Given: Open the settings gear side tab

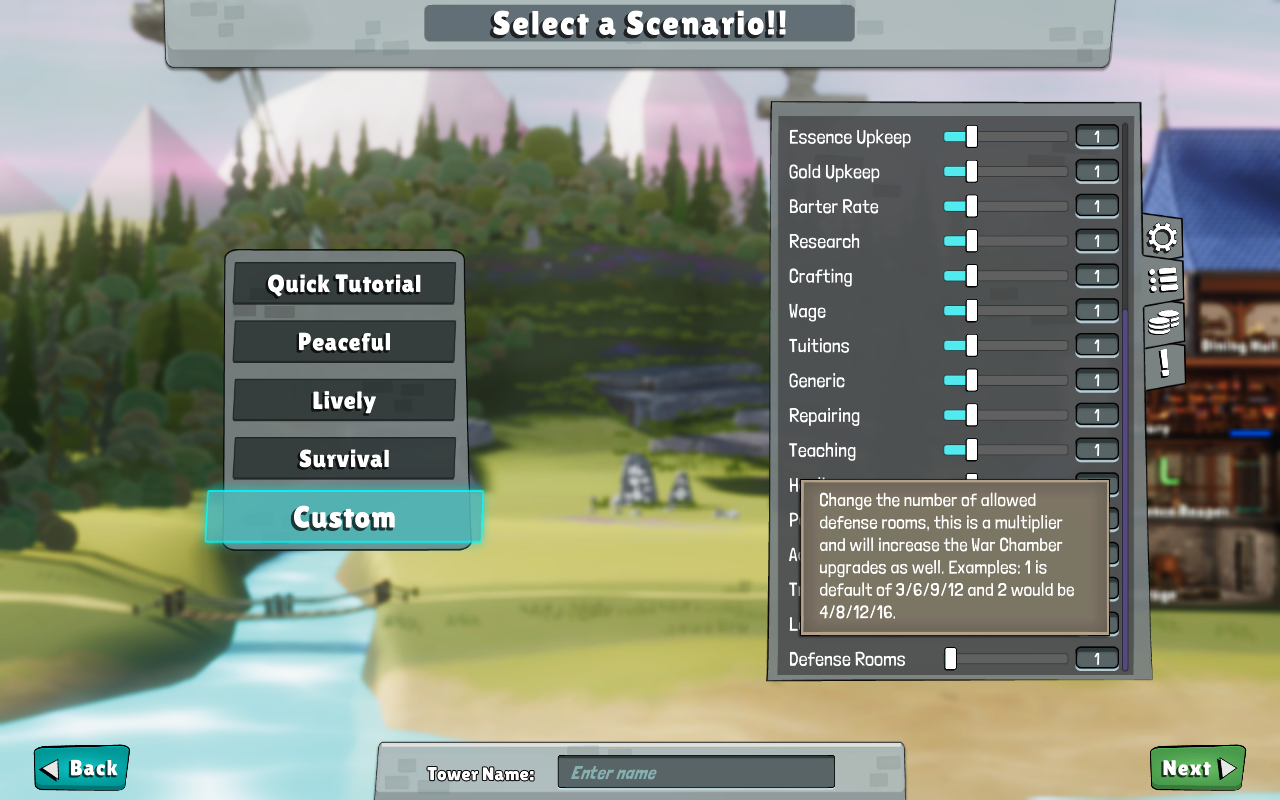Looking at the screenshot, I should pos(1161,237).
